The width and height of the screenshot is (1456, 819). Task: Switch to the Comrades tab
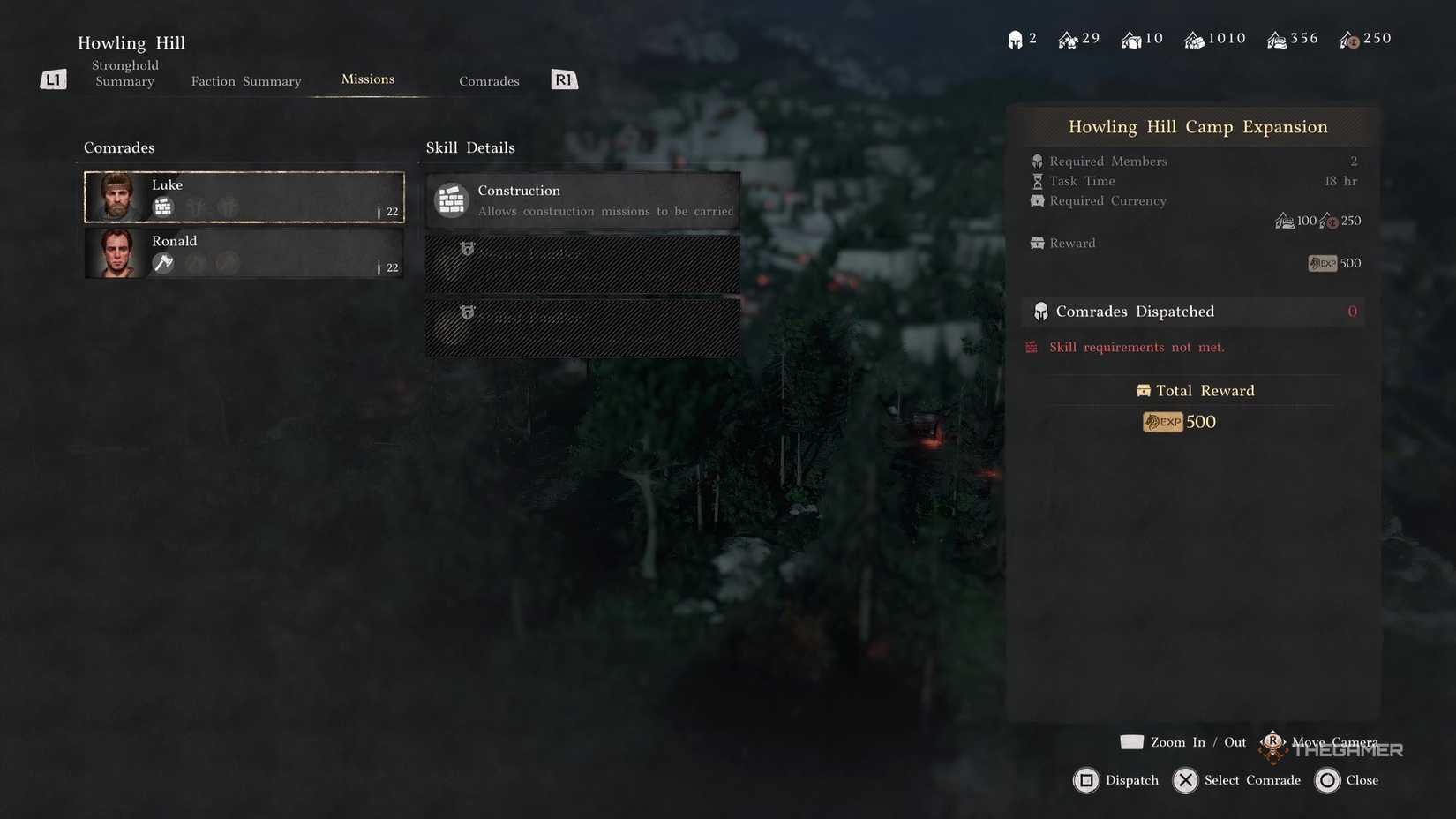[x=489, y=80]
